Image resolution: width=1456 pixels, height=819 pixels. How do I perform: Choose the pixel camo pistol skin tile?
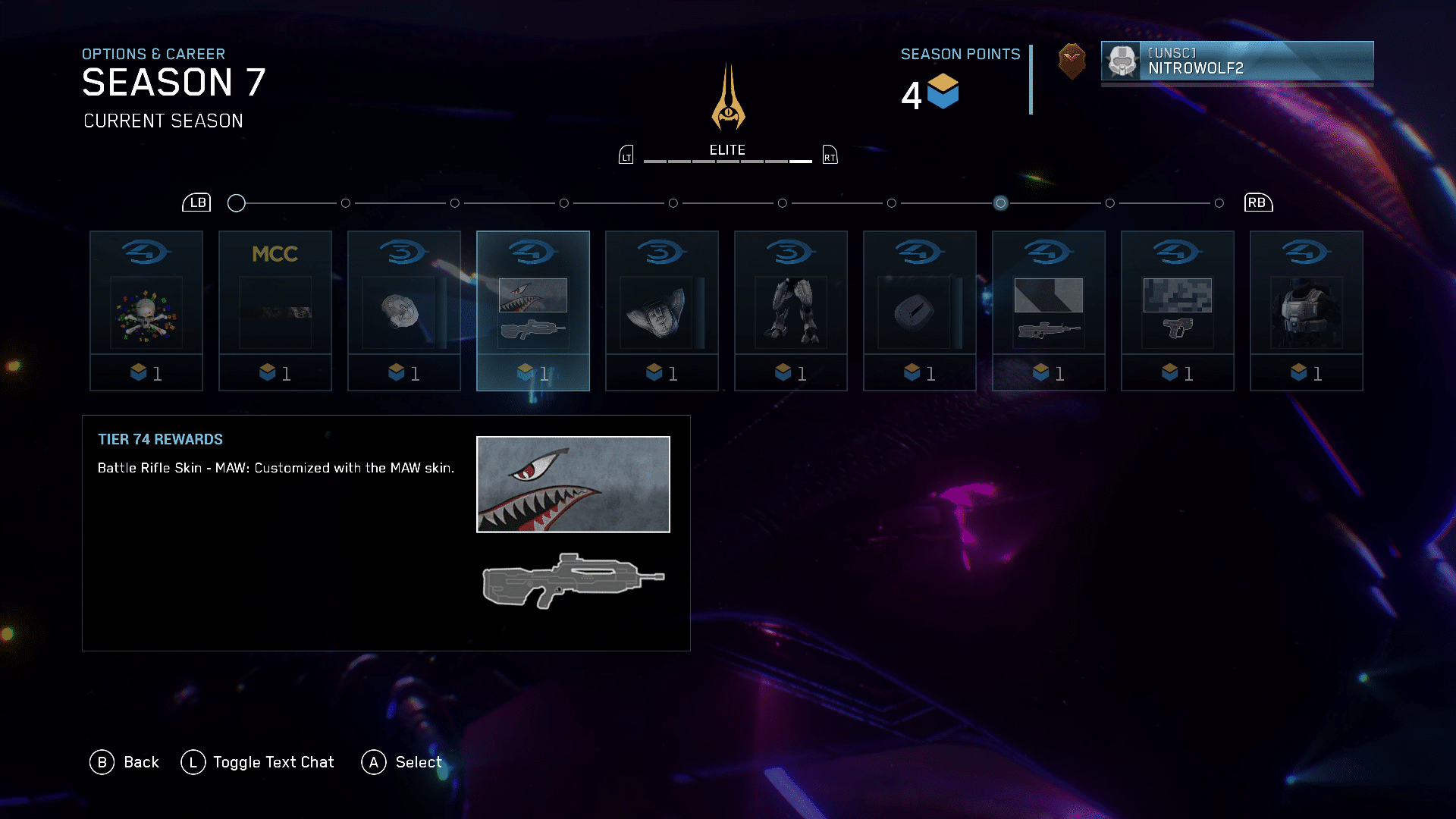click(1178, 311)
